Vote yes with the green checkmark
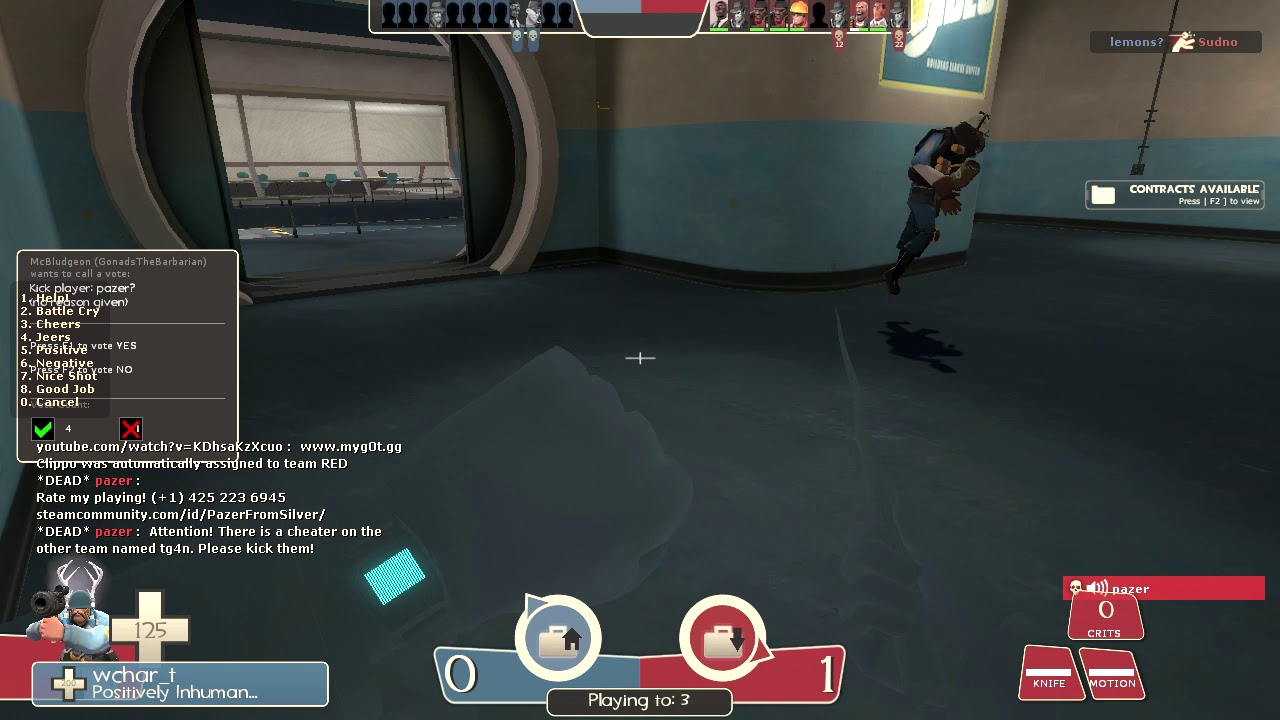The image size is (1280, 720). (x=43, y=429)
